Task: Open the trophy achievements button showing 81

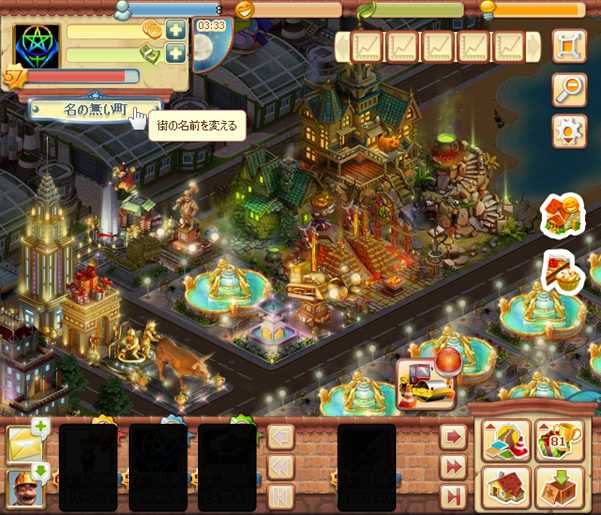Action: tap(559, 440)
